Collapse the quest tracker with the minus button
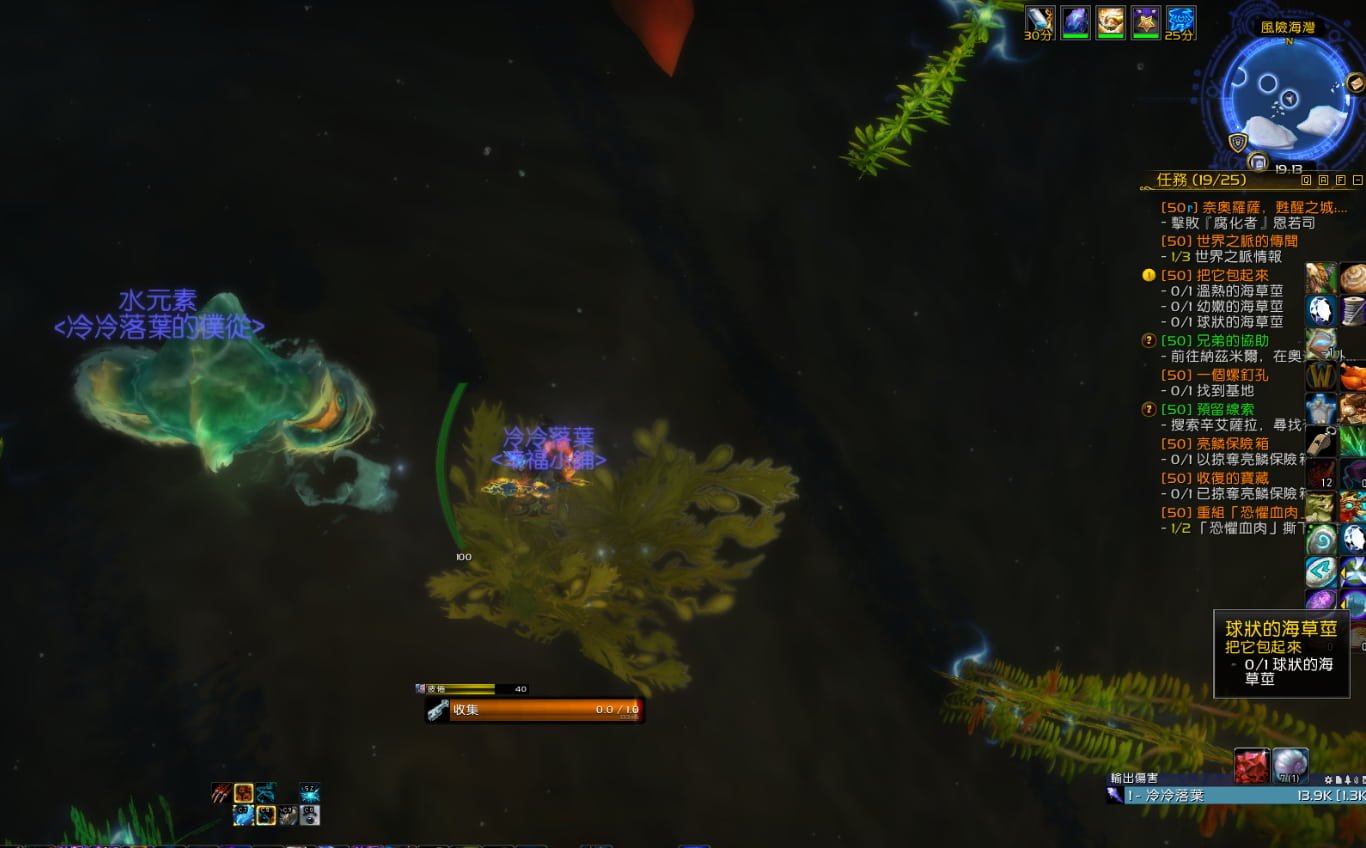 pos(1357,181)
